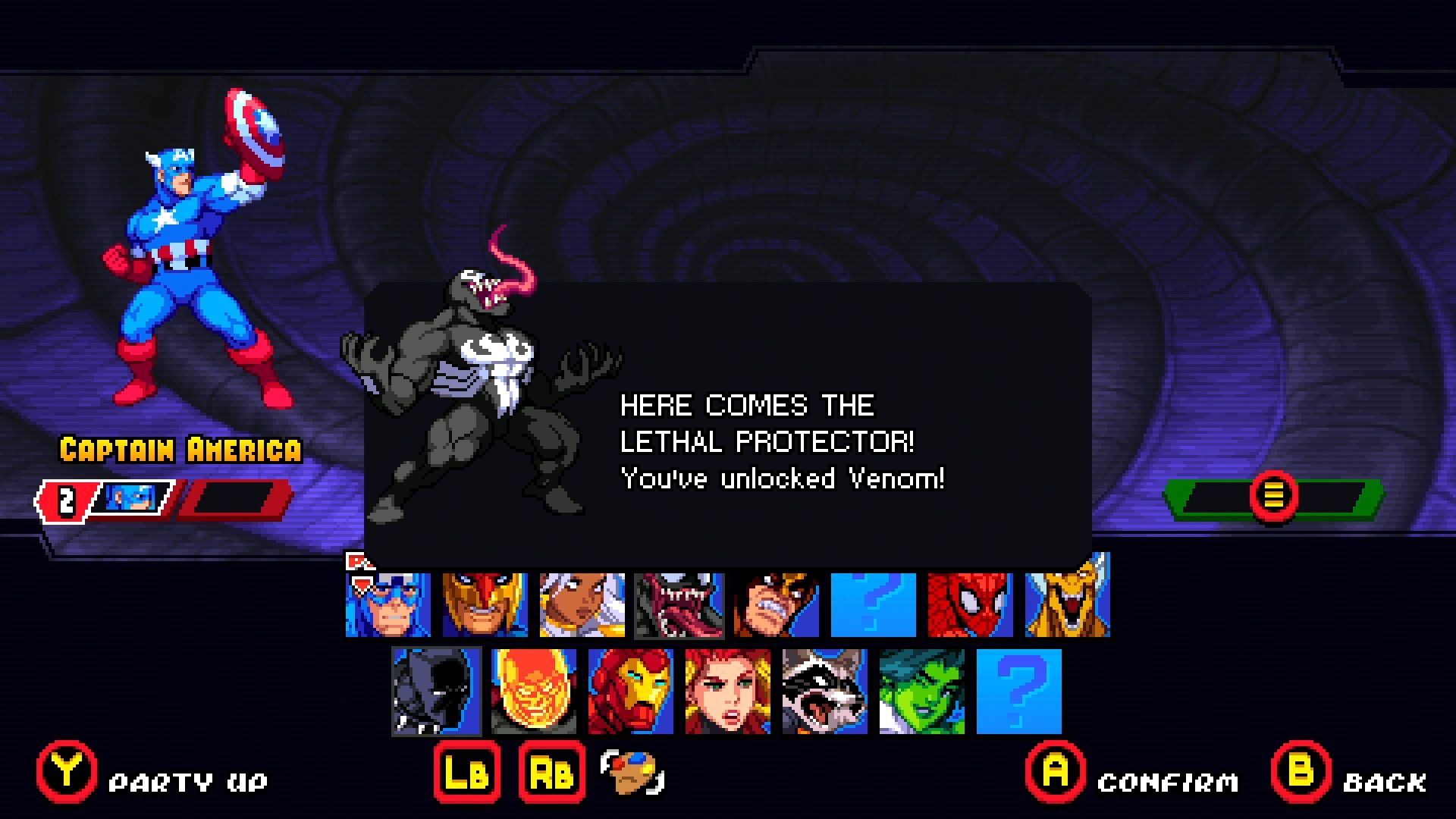Select the Black Panther character portrait
Image resolution: width=1456 pixels, height=819 pixels.
pos(436,692)
